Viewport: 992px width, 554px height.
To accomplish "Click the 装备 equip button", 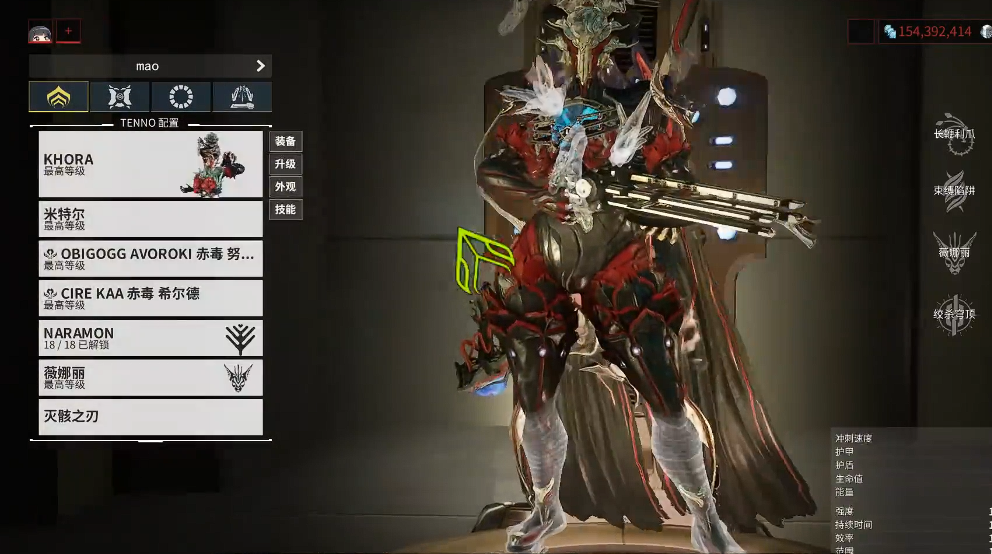I will (x=286, y=142).
